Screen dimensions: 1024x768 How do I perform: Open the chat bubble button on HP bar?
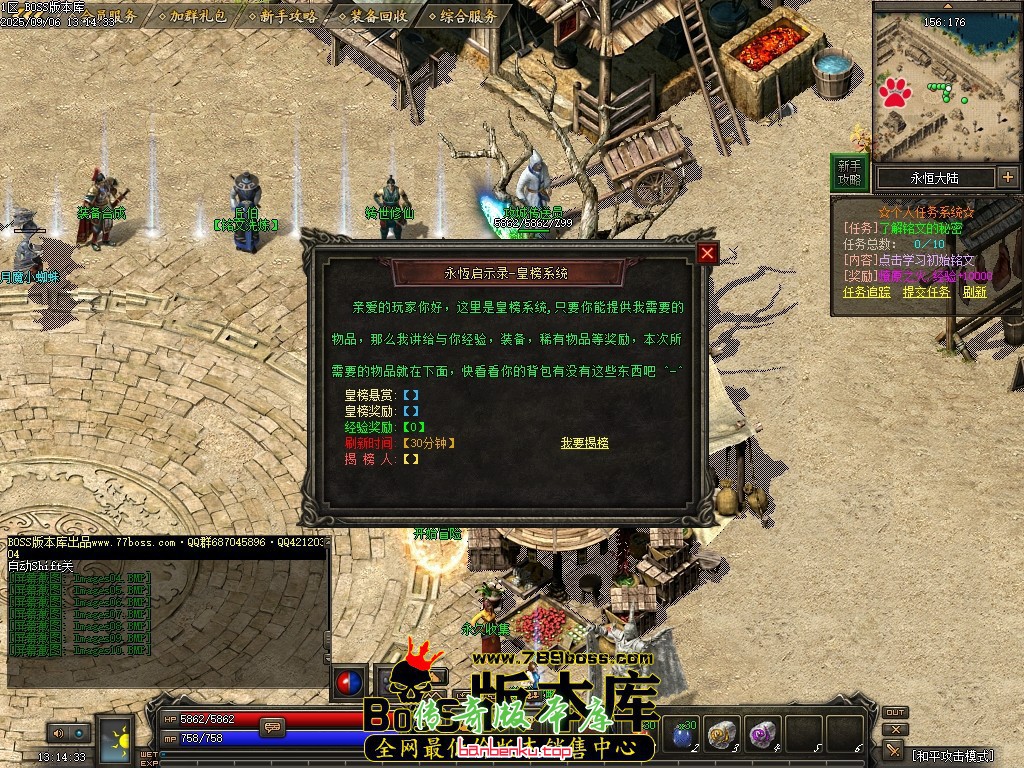(271, 727)
